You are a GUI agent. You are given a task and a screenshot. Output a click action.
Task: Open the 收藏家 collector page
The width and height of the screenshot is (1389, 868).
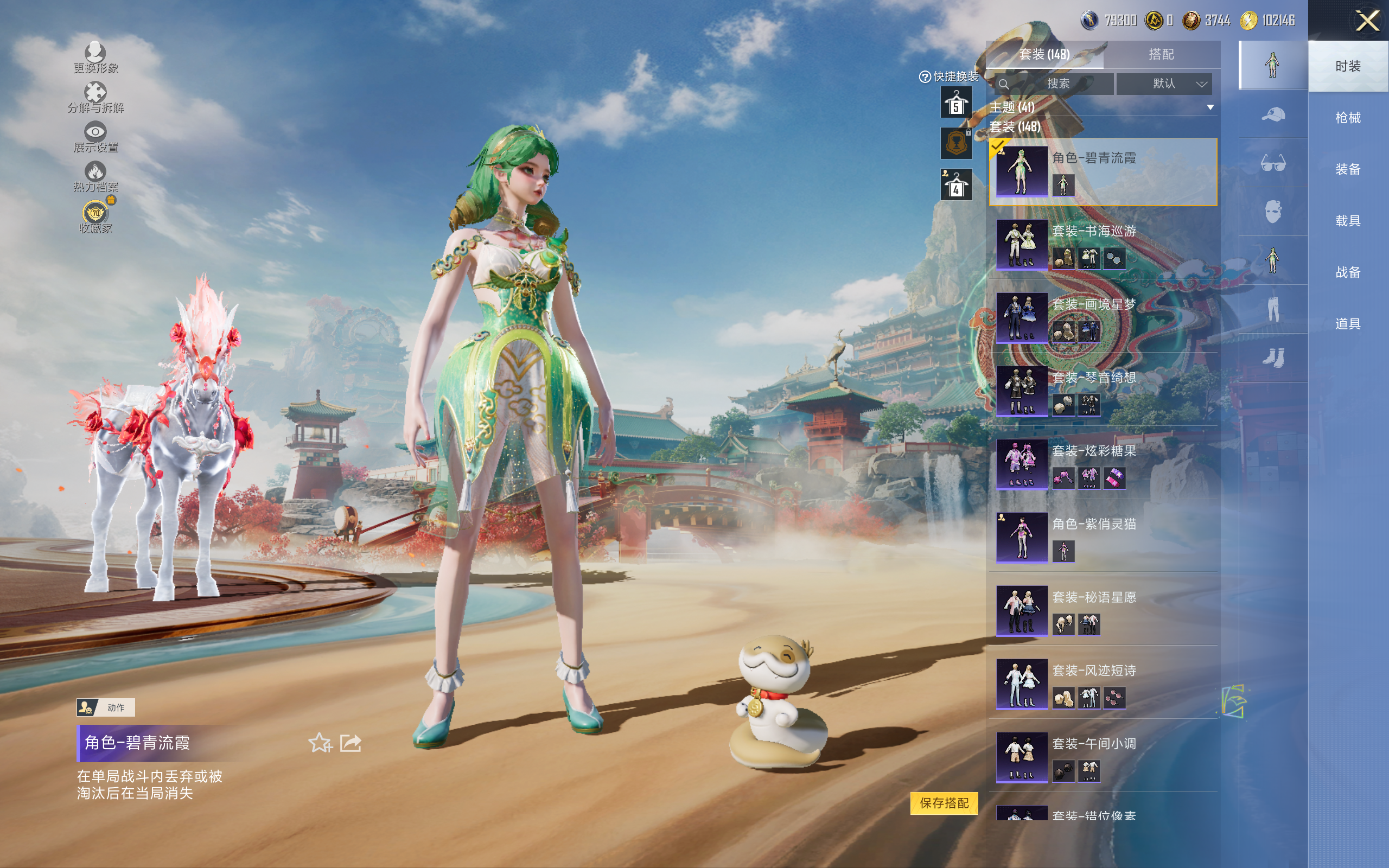(x=95, y=218)
